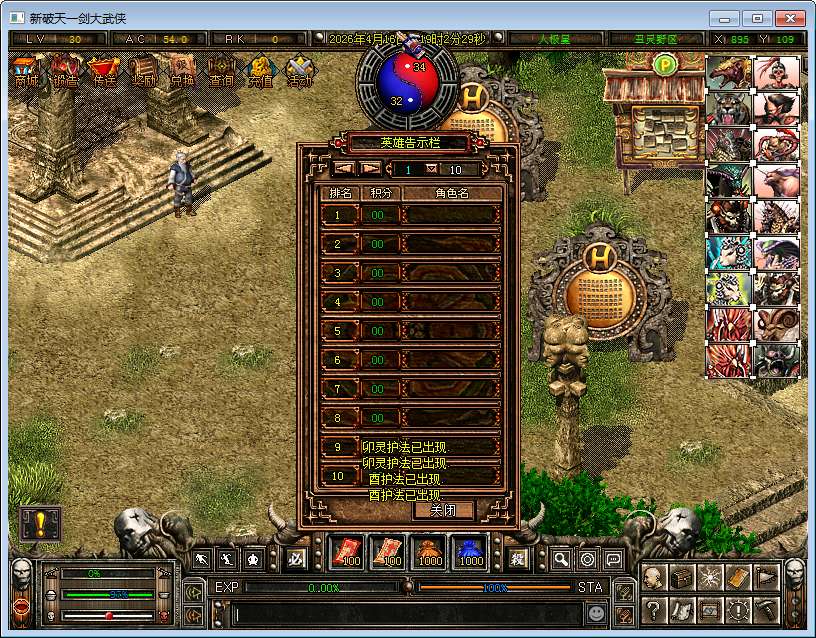Close the hero board with 关闭

[443, 510]
